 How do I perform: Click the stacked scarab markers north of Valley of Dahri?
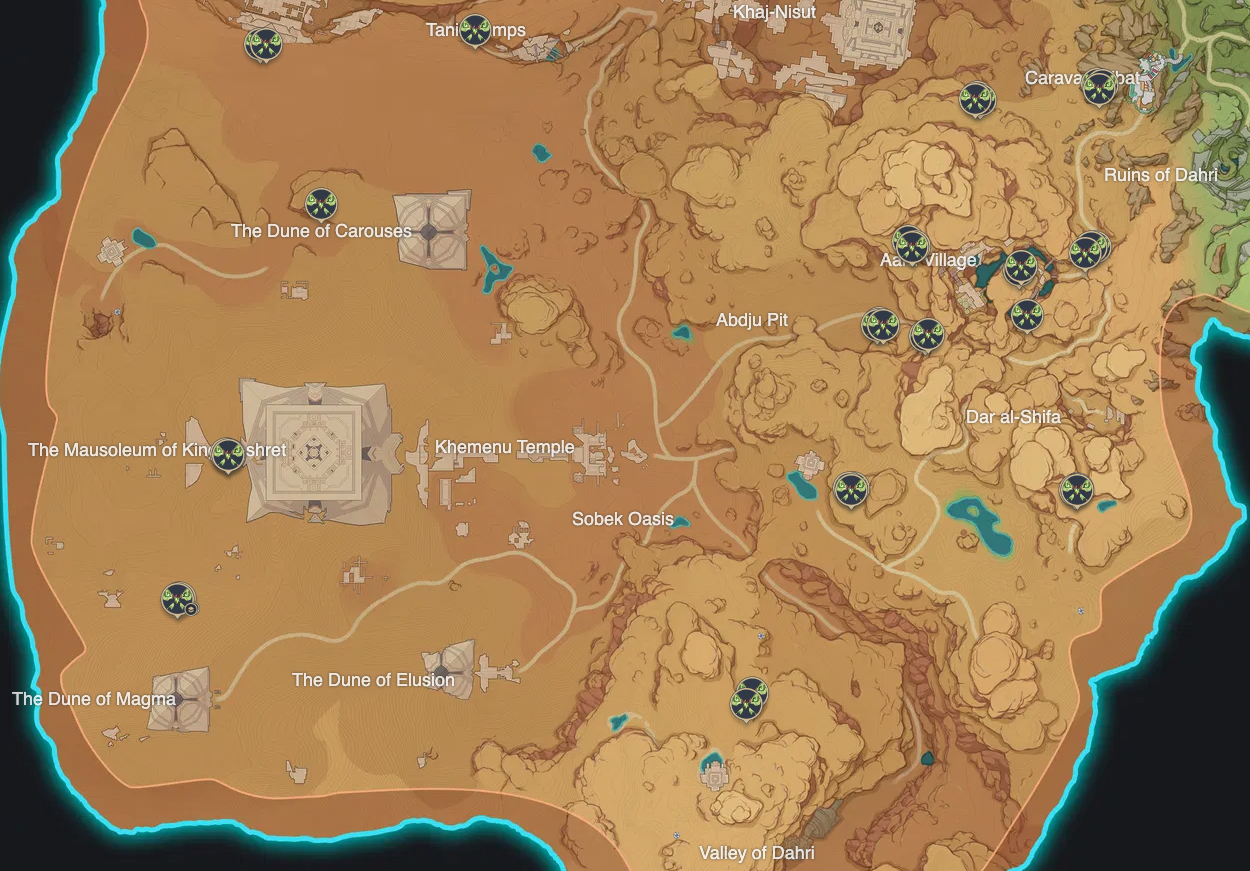point(748,698)
